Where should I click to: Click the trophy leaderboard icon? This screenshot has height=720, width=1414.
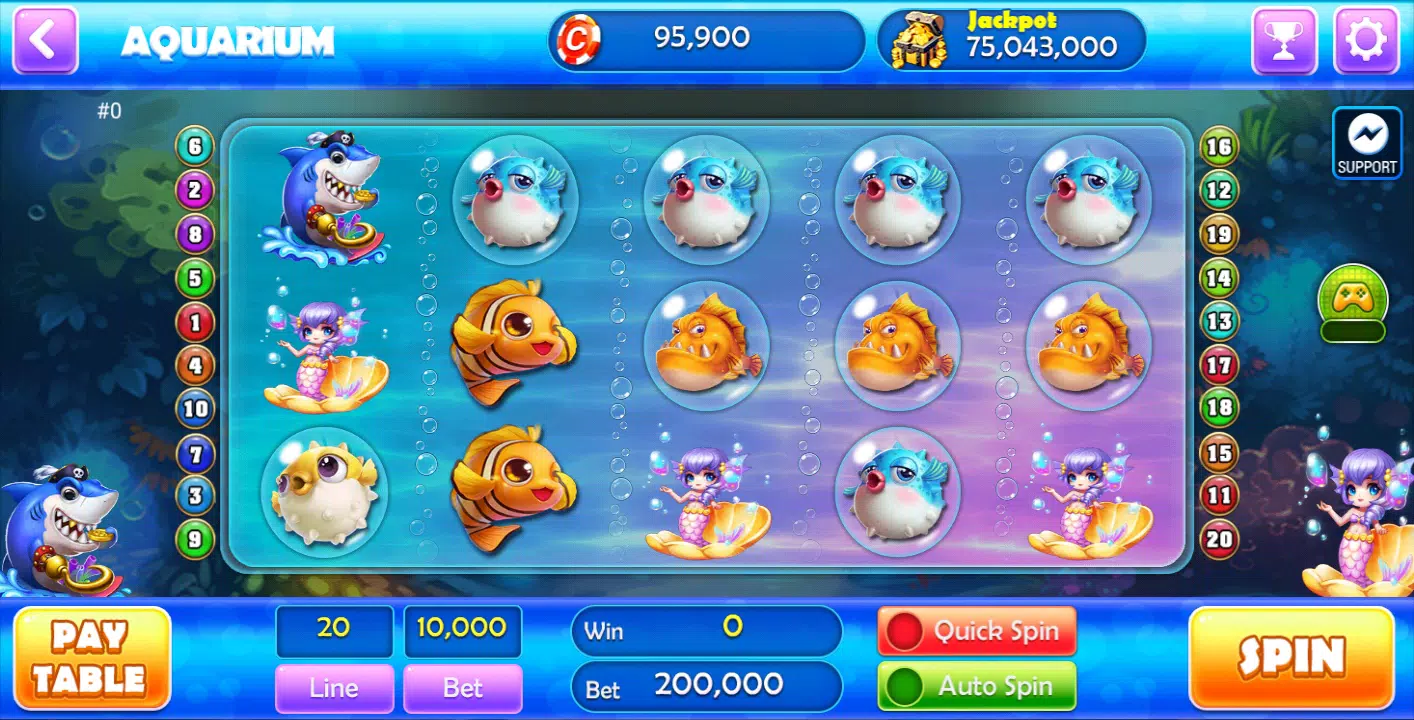pos(1285,40)
